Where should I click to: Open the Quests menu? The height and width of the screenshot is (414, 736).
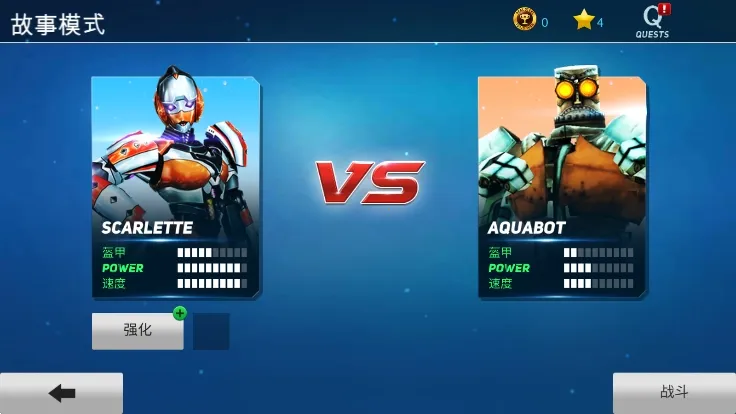653,20
